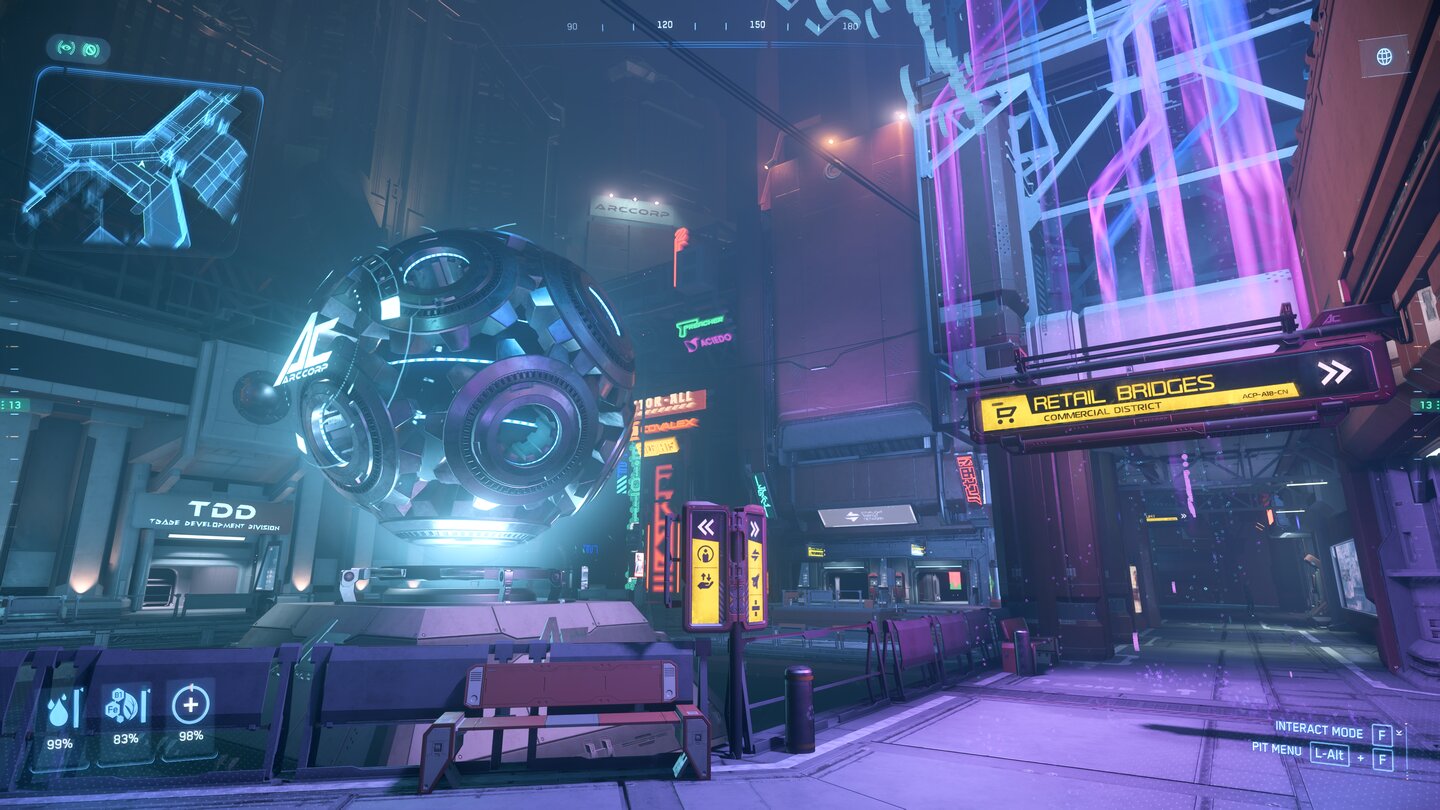Viewport: 1440px width, 810px height.
Task: Click the right-pointing double chevron on the signpost
Action: point(755,527)
